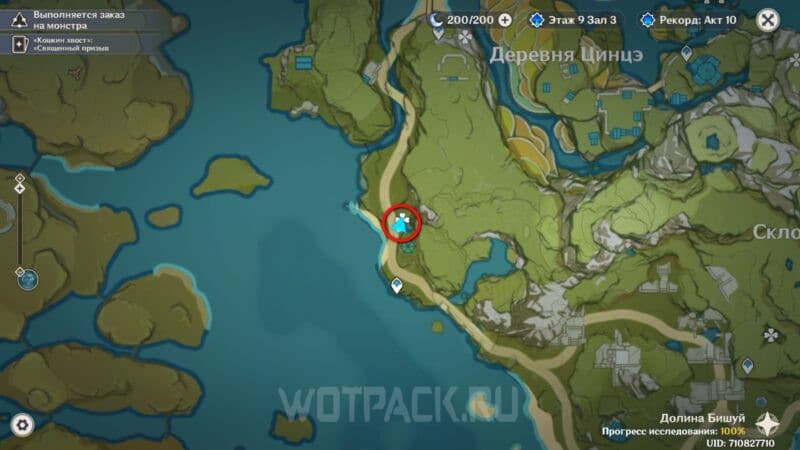The image size is (800, 450).
Task: Open map settings gear
Action: (22, 424)
